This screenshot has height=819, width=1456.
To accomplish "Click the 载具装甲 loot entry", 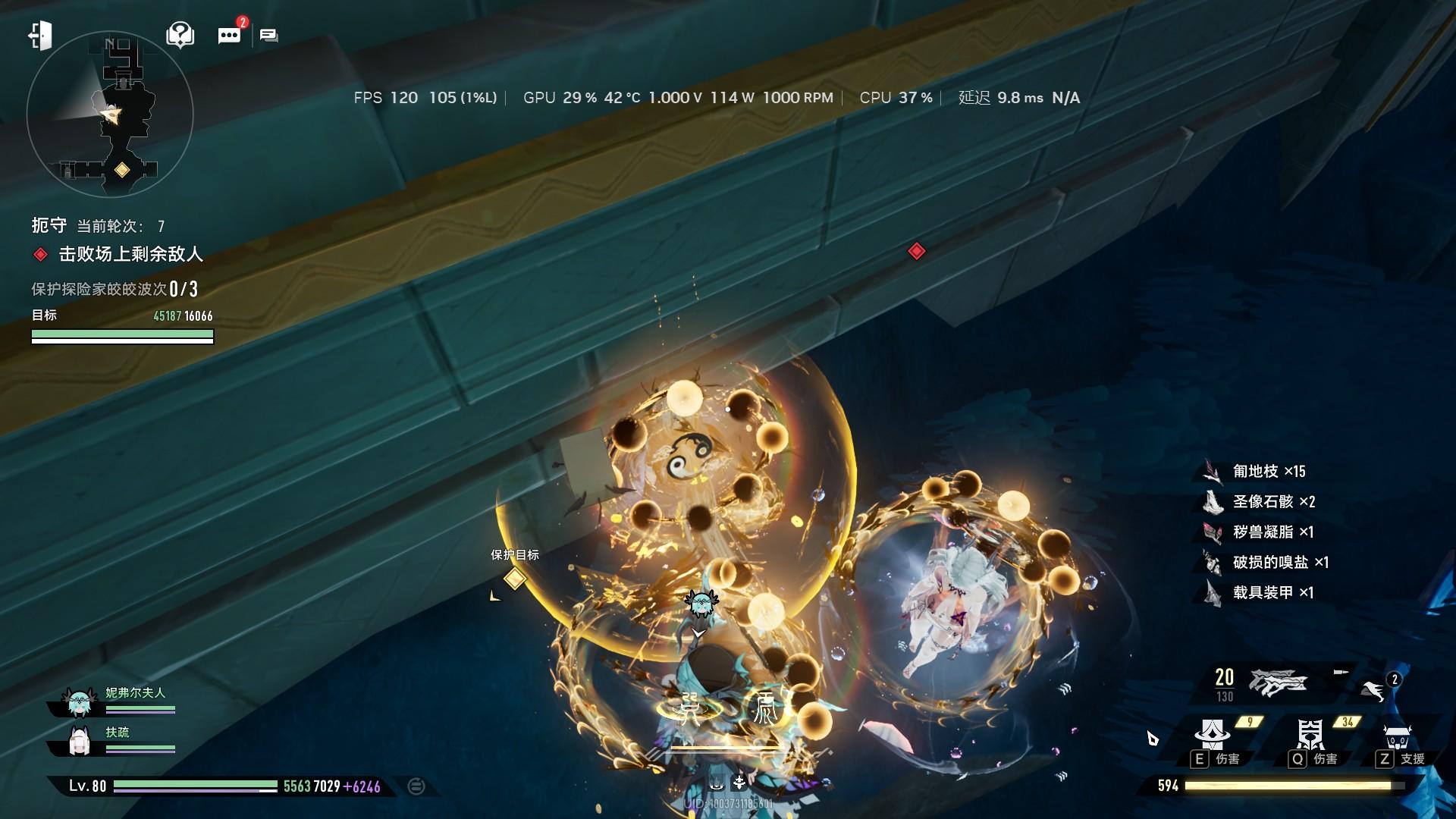I will [x=1272, y=593].
